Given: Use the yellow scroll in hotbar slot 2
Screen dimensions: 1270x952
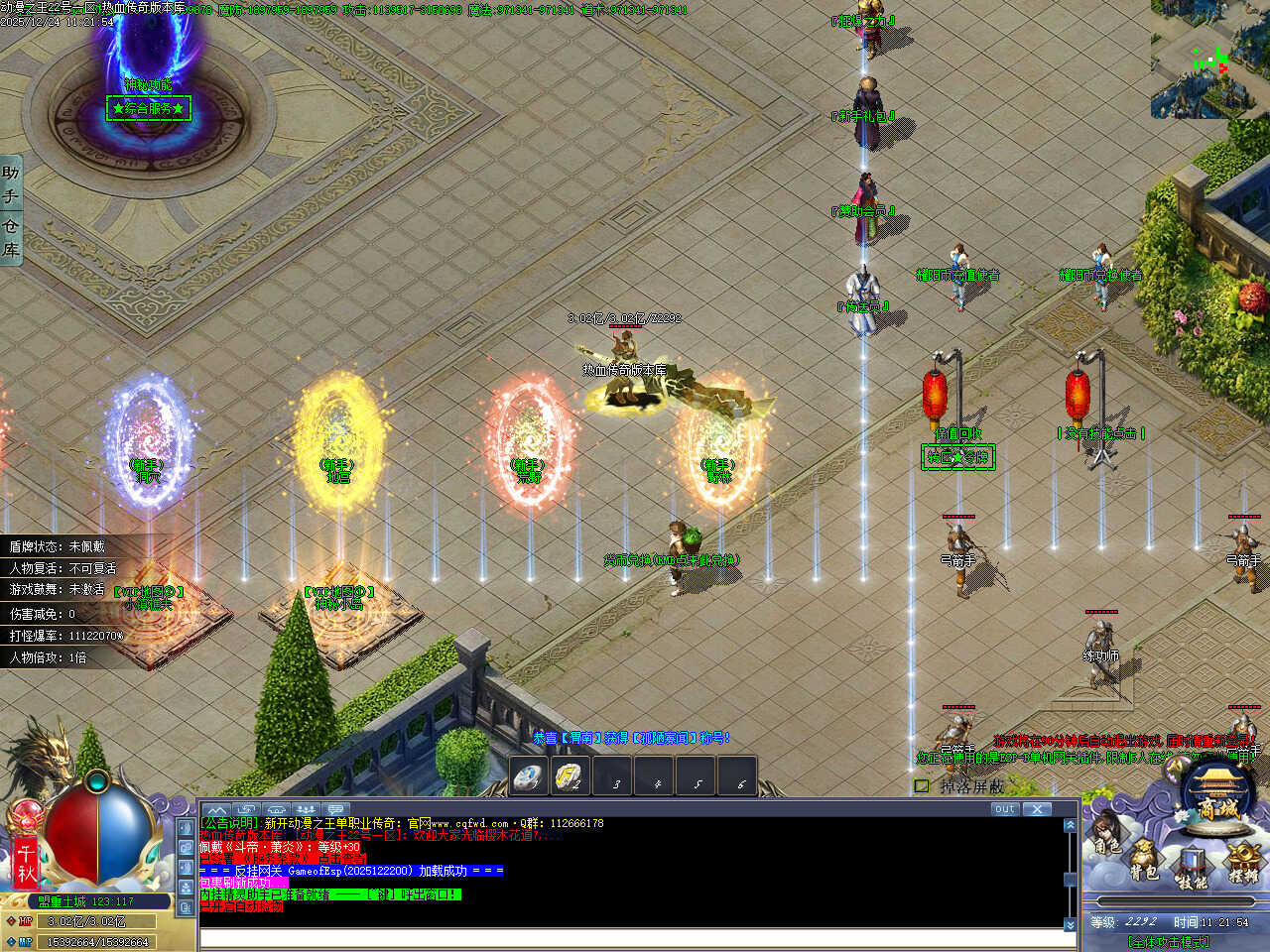Looking at the screenshot, I should click(x=571, y=776).
